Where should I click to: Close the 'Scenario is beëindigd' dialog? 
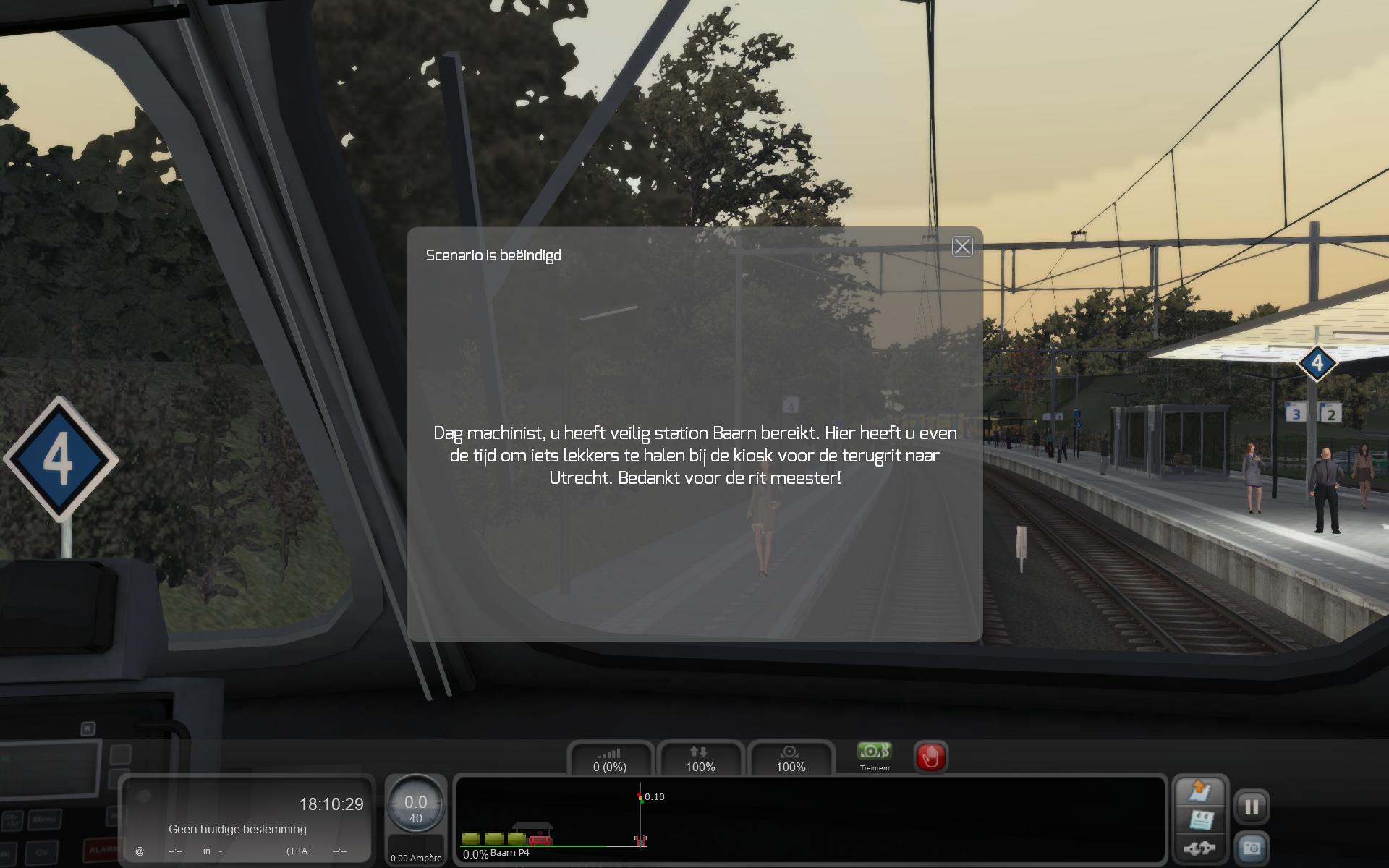[x=961, y=247]
